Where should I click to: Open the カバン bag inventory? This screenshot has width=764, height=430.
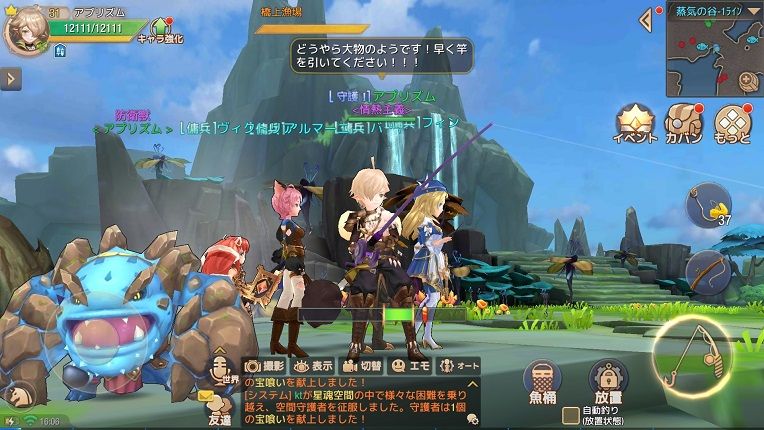click(684, 122)
